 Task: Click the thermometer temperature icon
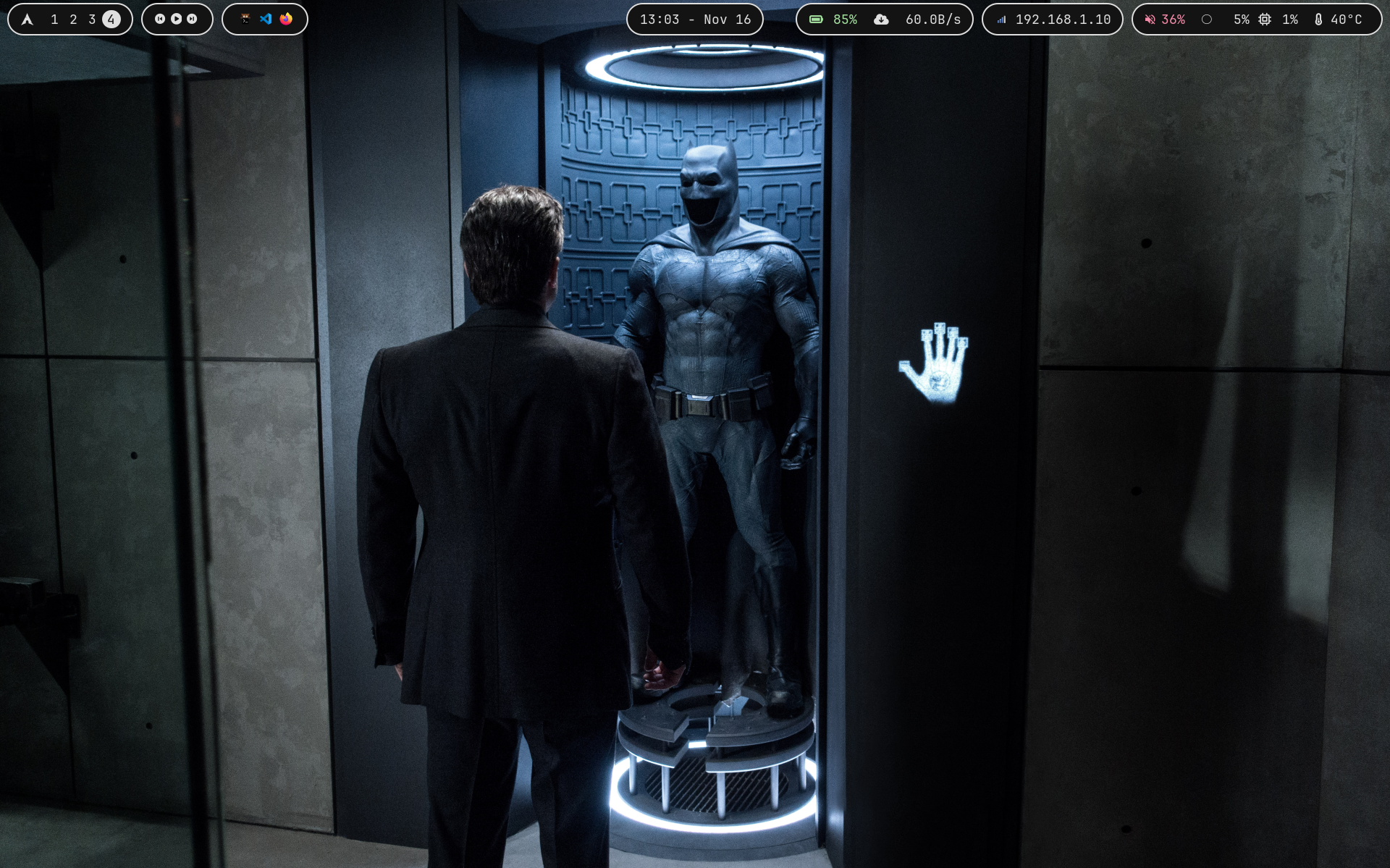coord(1319,19)
